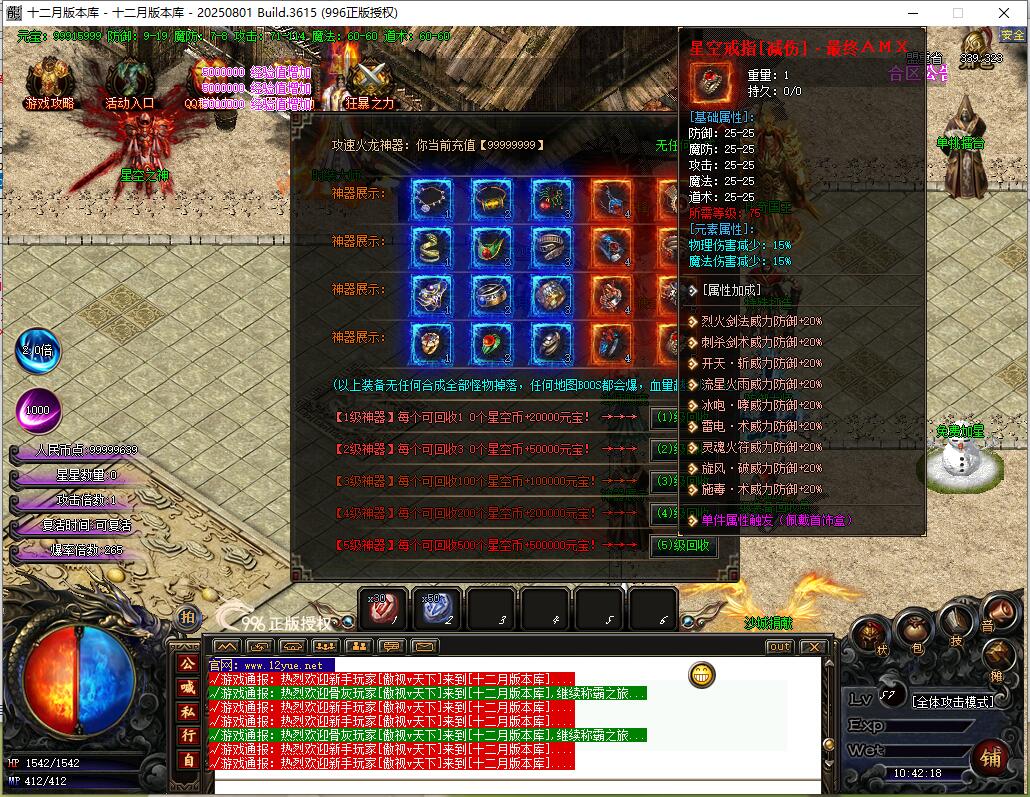
Task: Open the shop with the red 铺 button
Action: click(990, 757)
